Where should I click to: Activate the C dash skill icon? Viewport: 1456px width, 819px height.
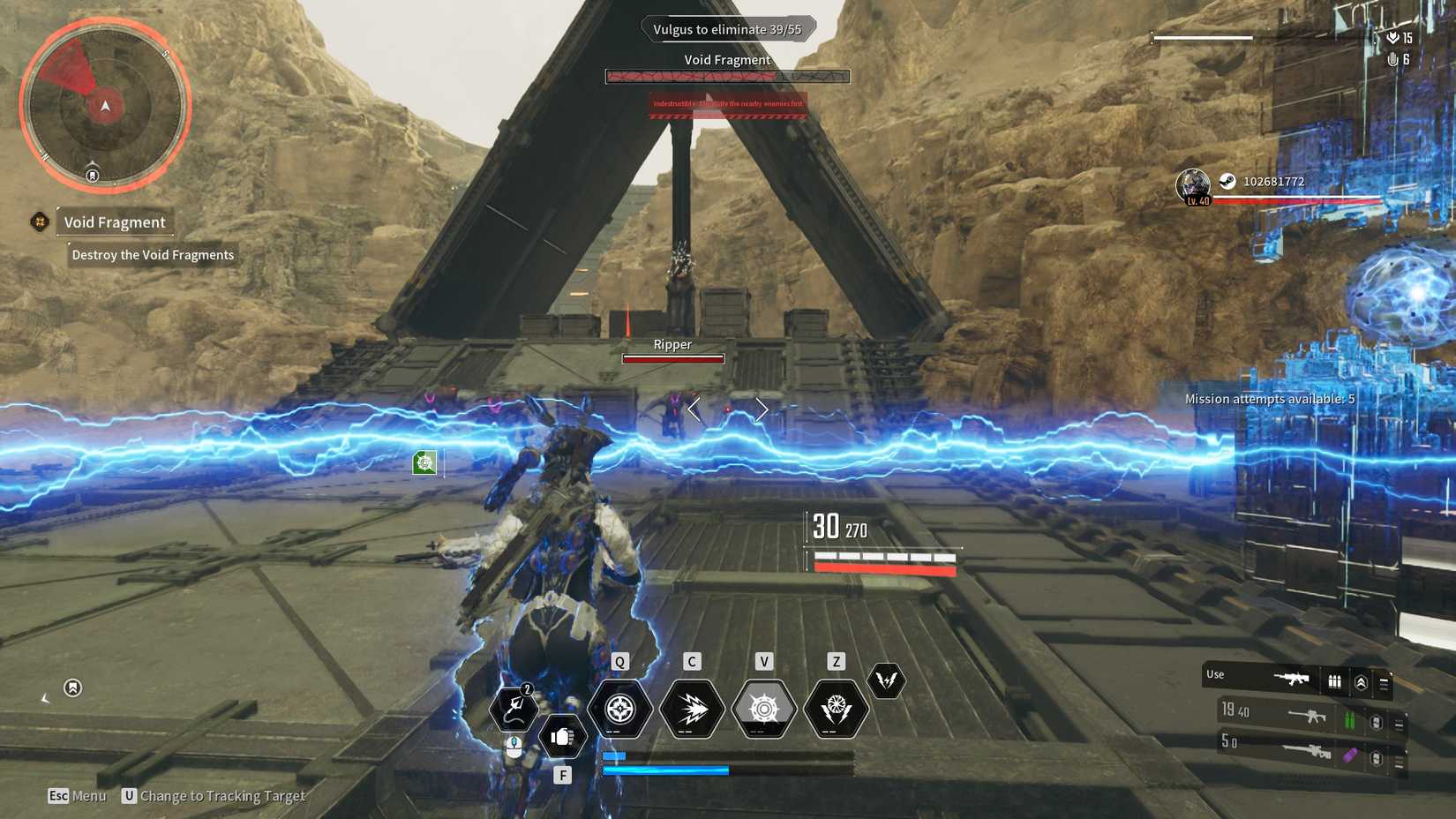click(693, 709)
